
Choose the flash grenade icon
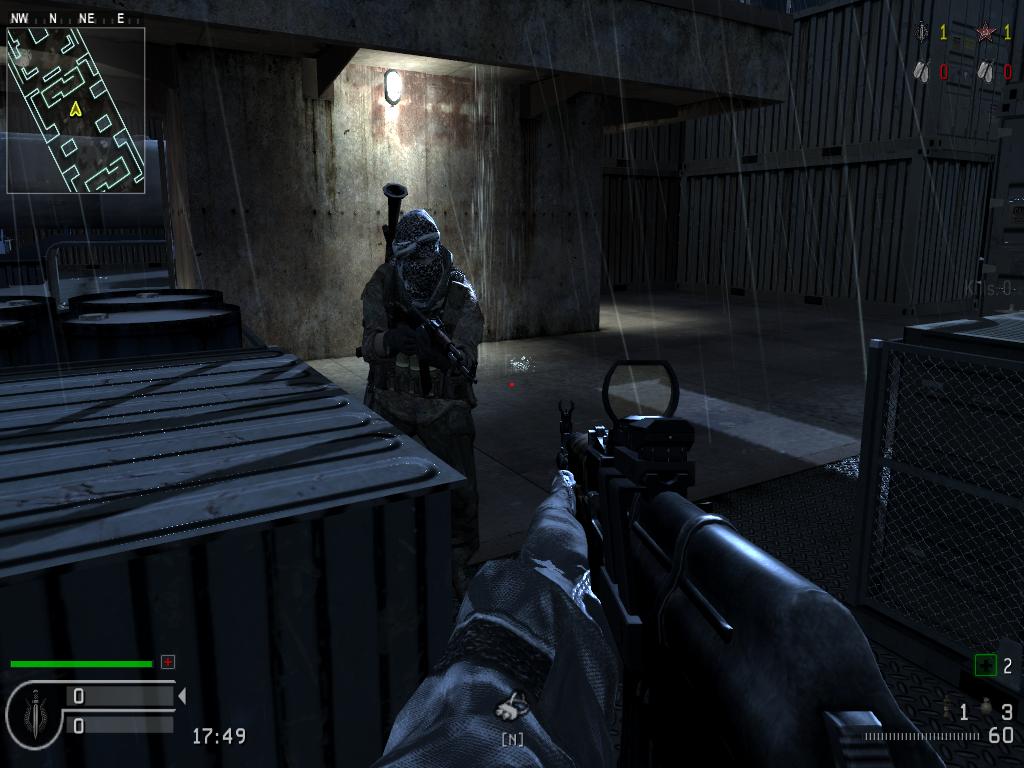(x=947, y=711)
